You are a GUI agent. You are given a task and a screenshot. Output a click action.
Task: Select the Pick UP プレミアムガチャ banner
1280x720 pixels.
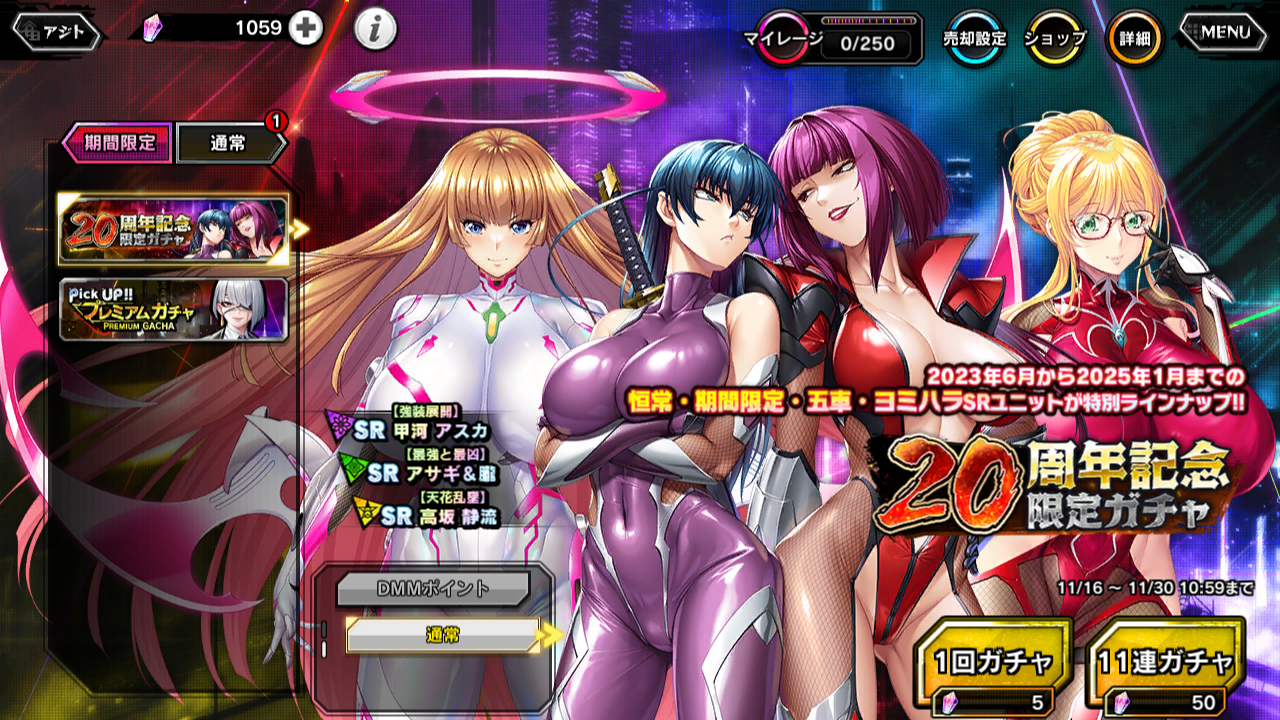[173, 310]
